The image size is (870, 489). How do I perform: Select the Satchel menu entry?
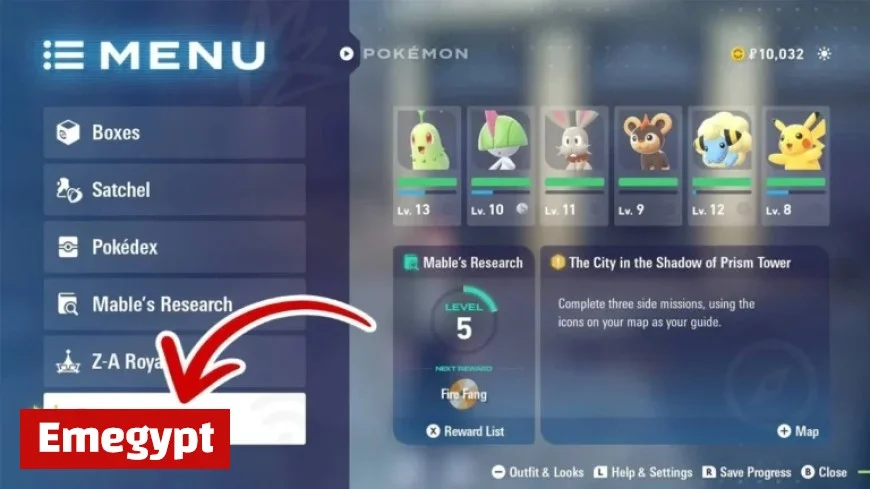[x=174, y=190]
